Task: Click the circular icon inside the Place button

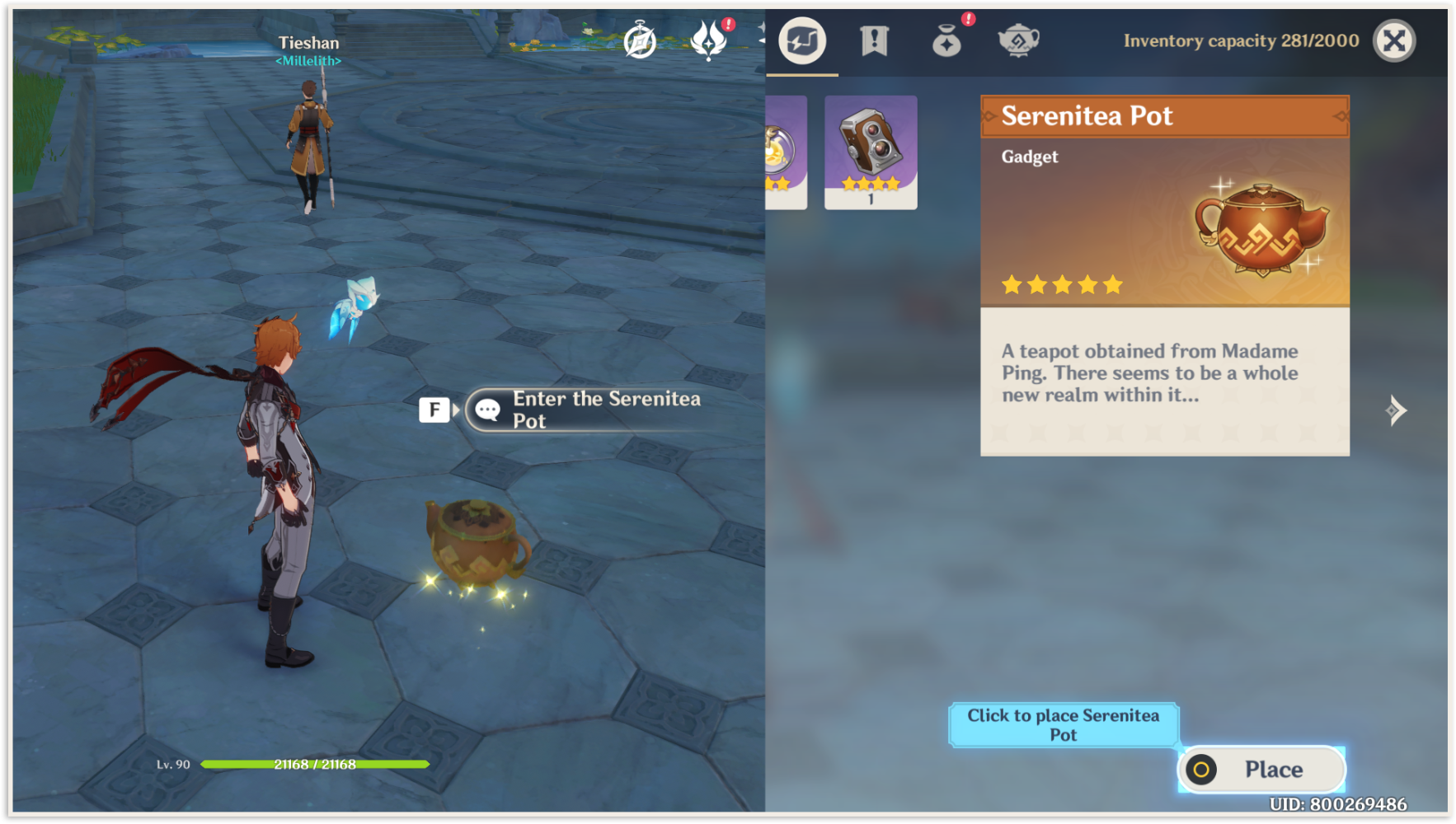Action: pyautogui.click(x=1202, y=769)
